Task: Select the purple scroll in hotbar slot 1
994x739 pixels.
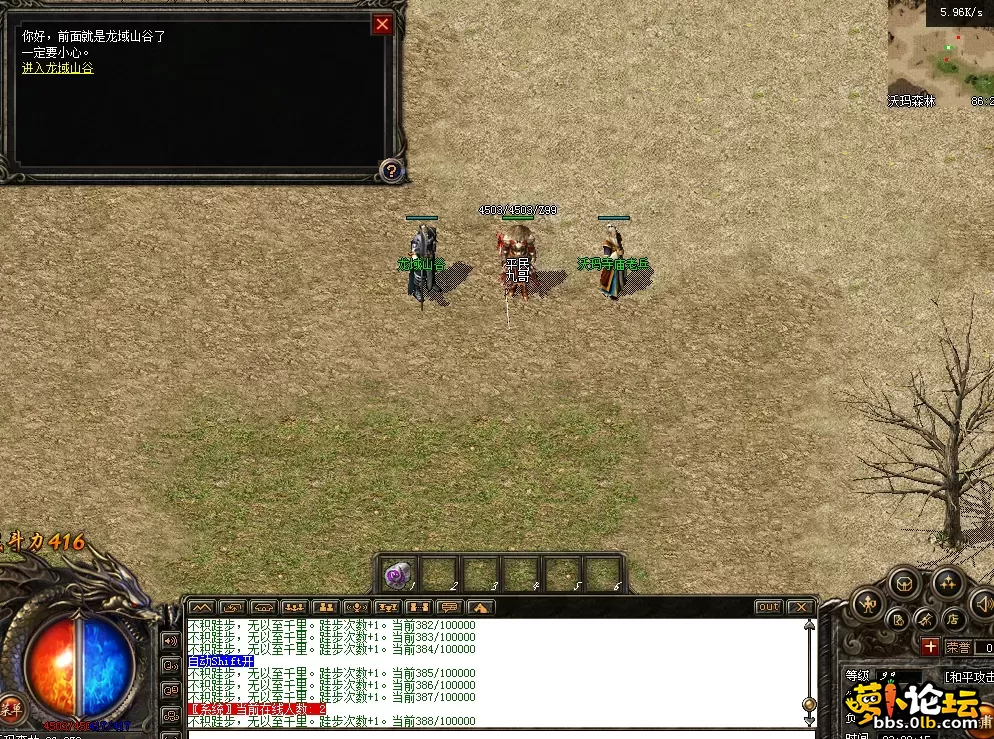Action: 398,575
